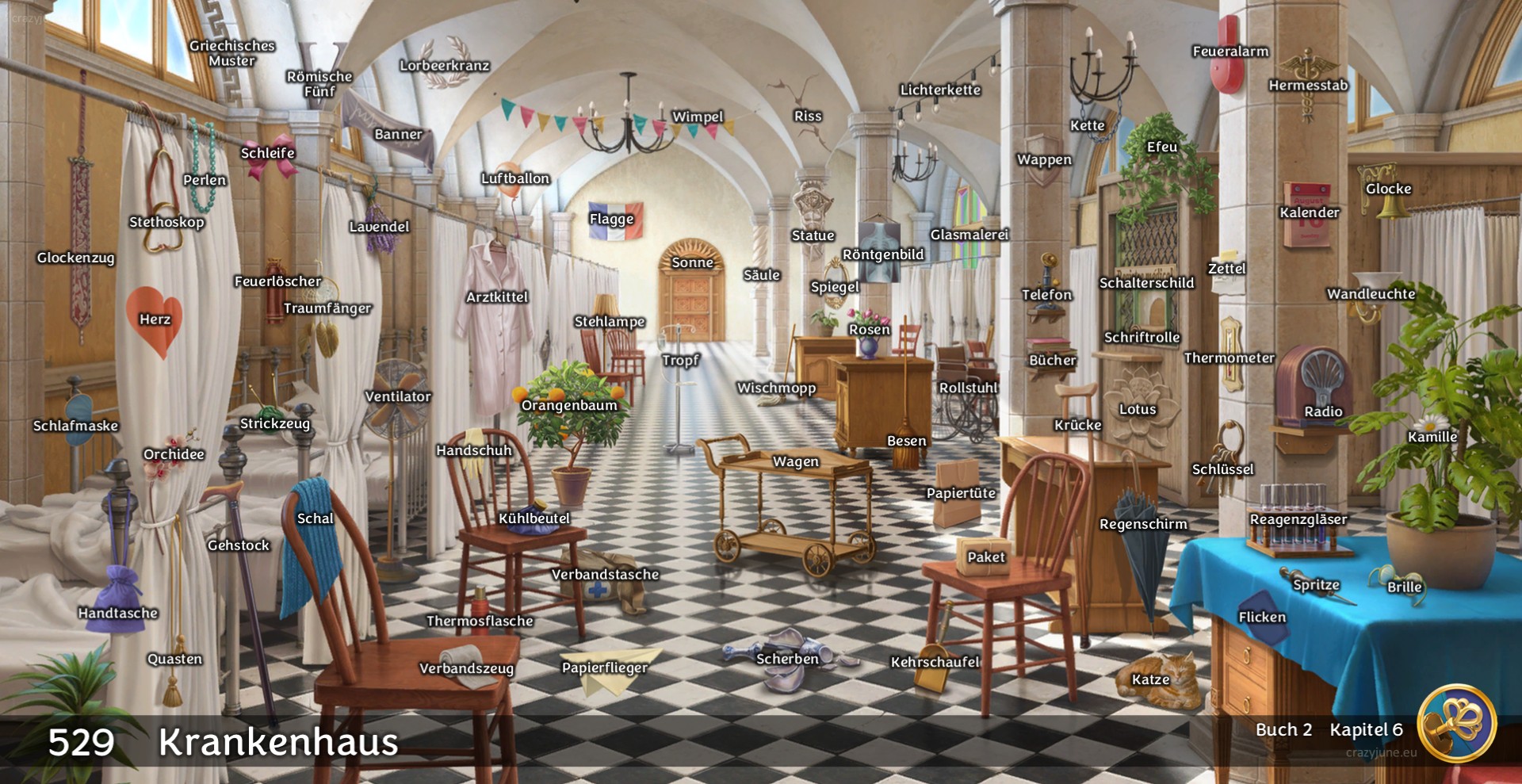This screenshot has height=784, width=1522.
Task: Click the golden key emblem
Action: 1456,723
